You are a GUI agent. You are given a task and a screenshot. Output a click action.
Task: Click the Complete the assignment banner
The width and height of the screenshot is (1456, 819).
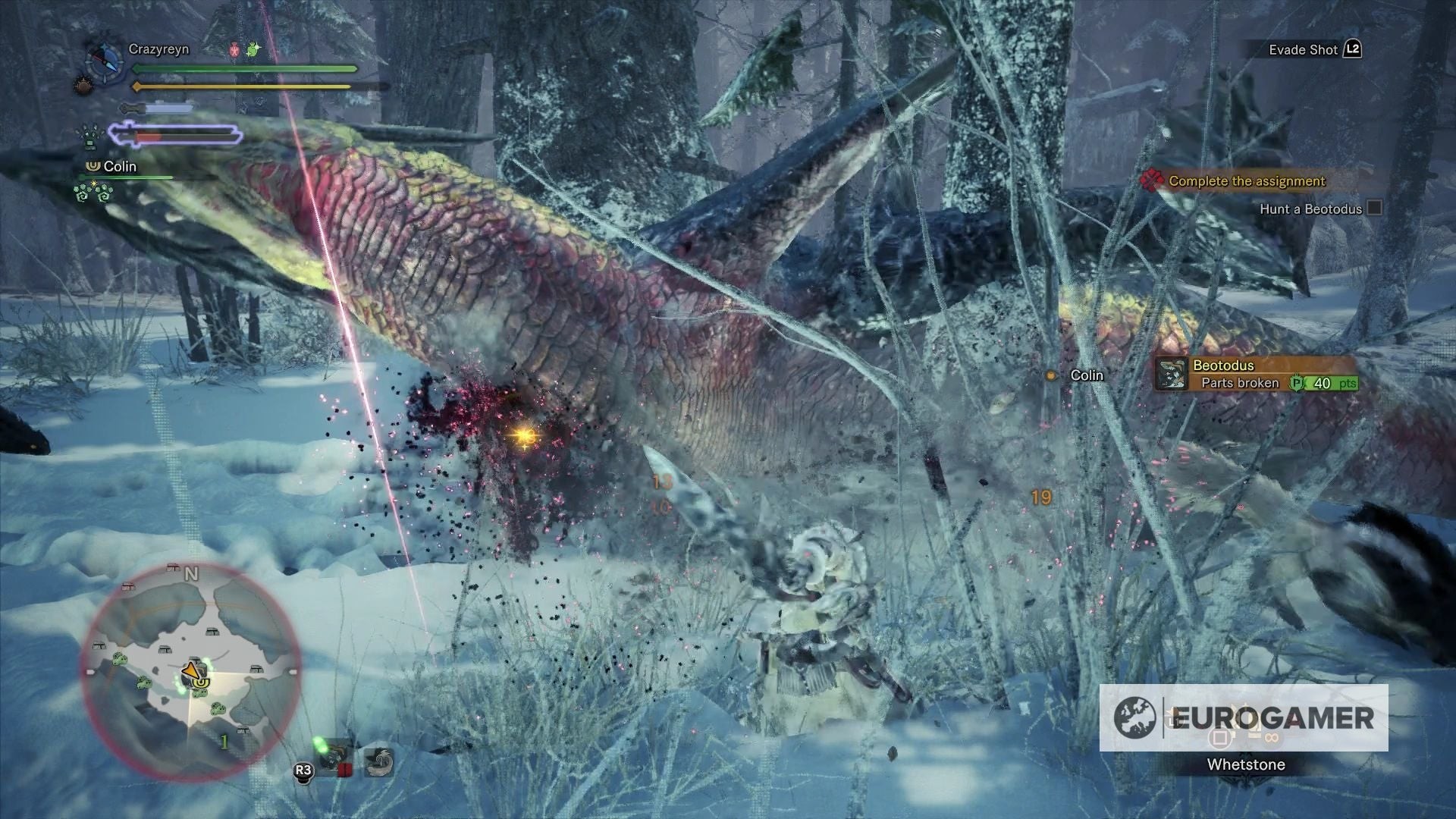1246,181
